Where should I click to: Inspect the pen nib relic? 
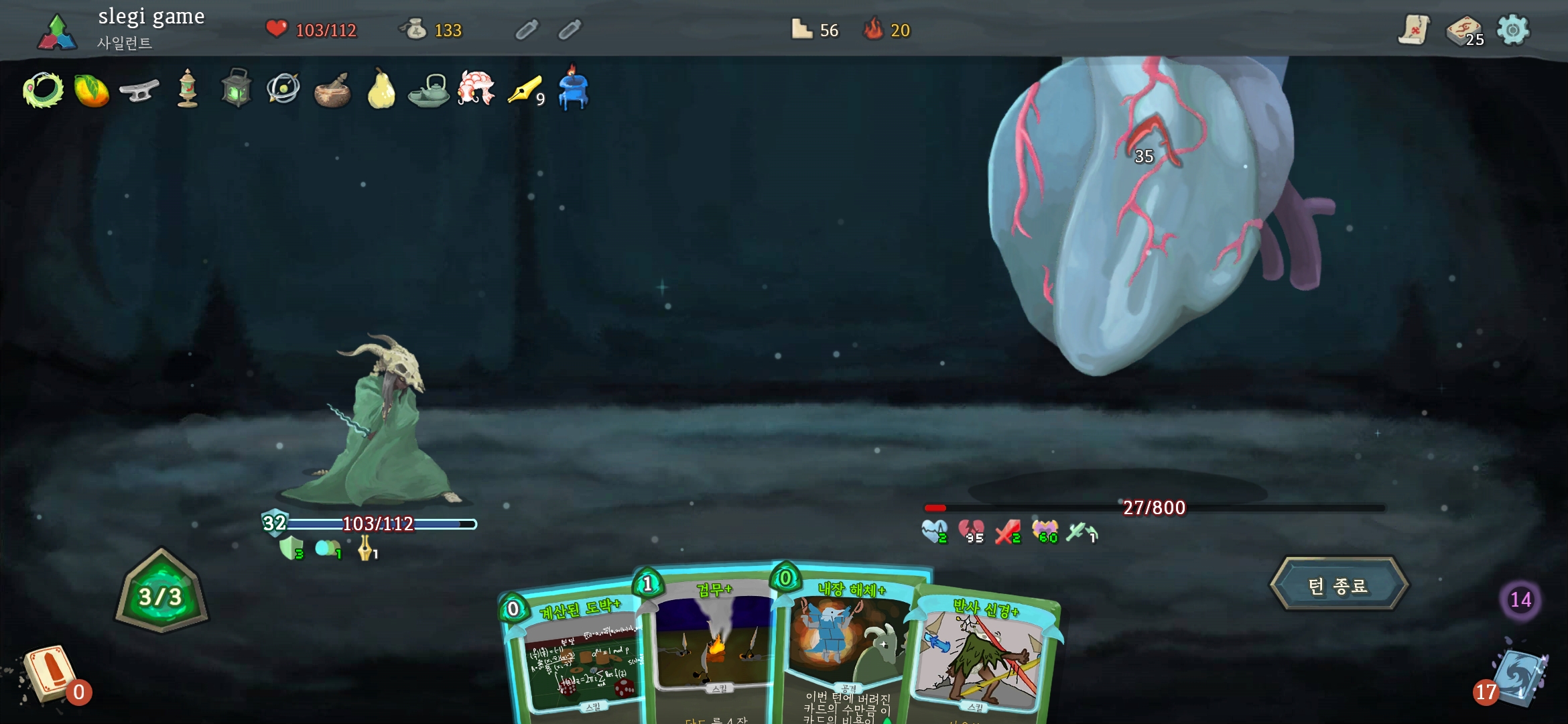(525, 90)
